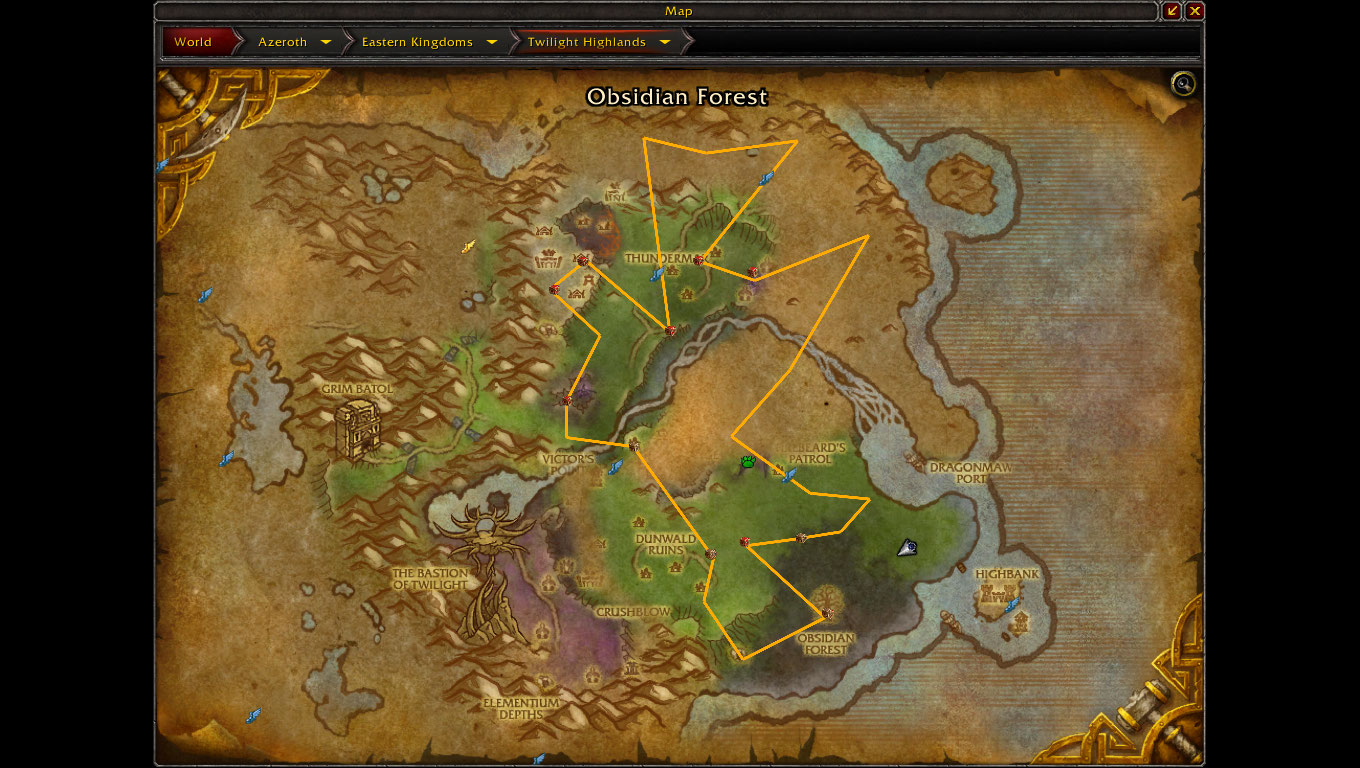Viewport: 1360px width, 768px height.
Task: Click the Twilight Highlands breadcrumb
Action: pyautogui.click(x=586, y=42)
